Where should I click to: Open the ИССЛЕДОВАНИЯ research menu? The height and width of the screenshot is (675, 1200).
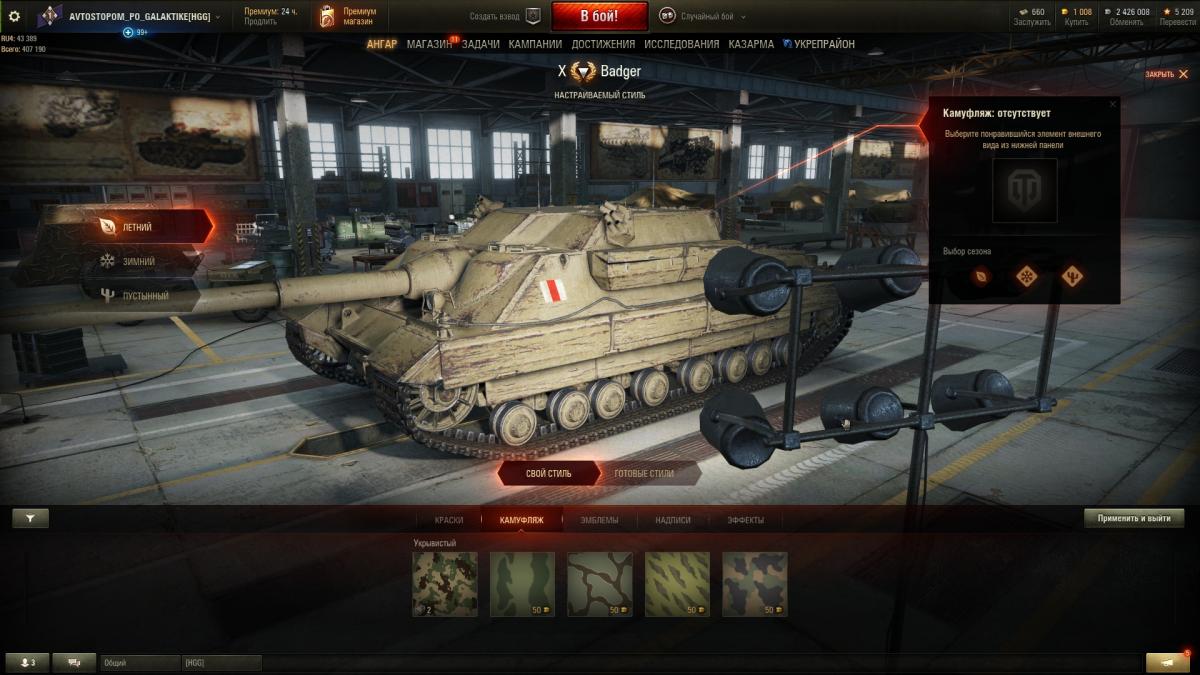(681, 44)
